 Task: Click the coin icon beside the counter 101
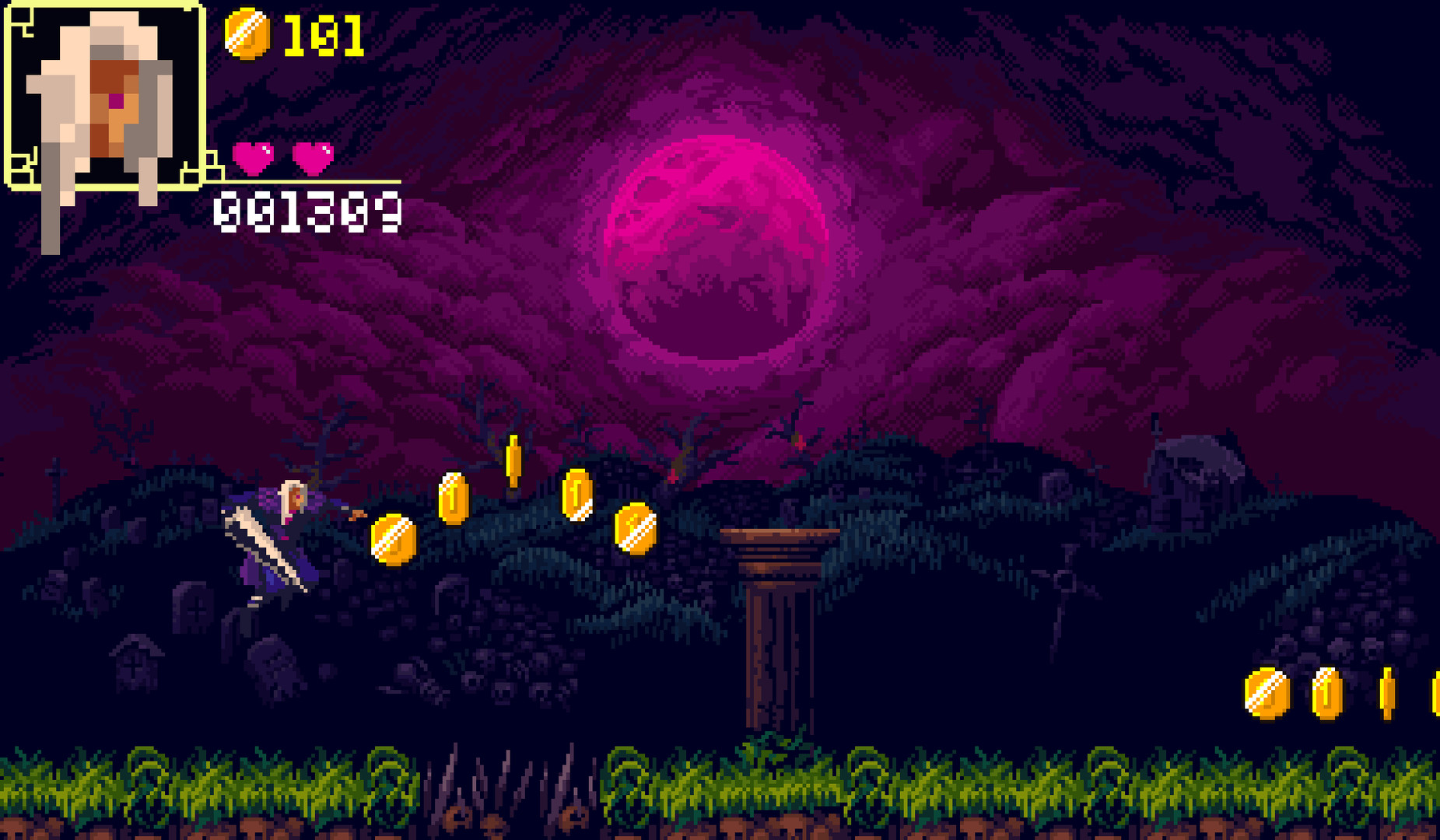247,35
